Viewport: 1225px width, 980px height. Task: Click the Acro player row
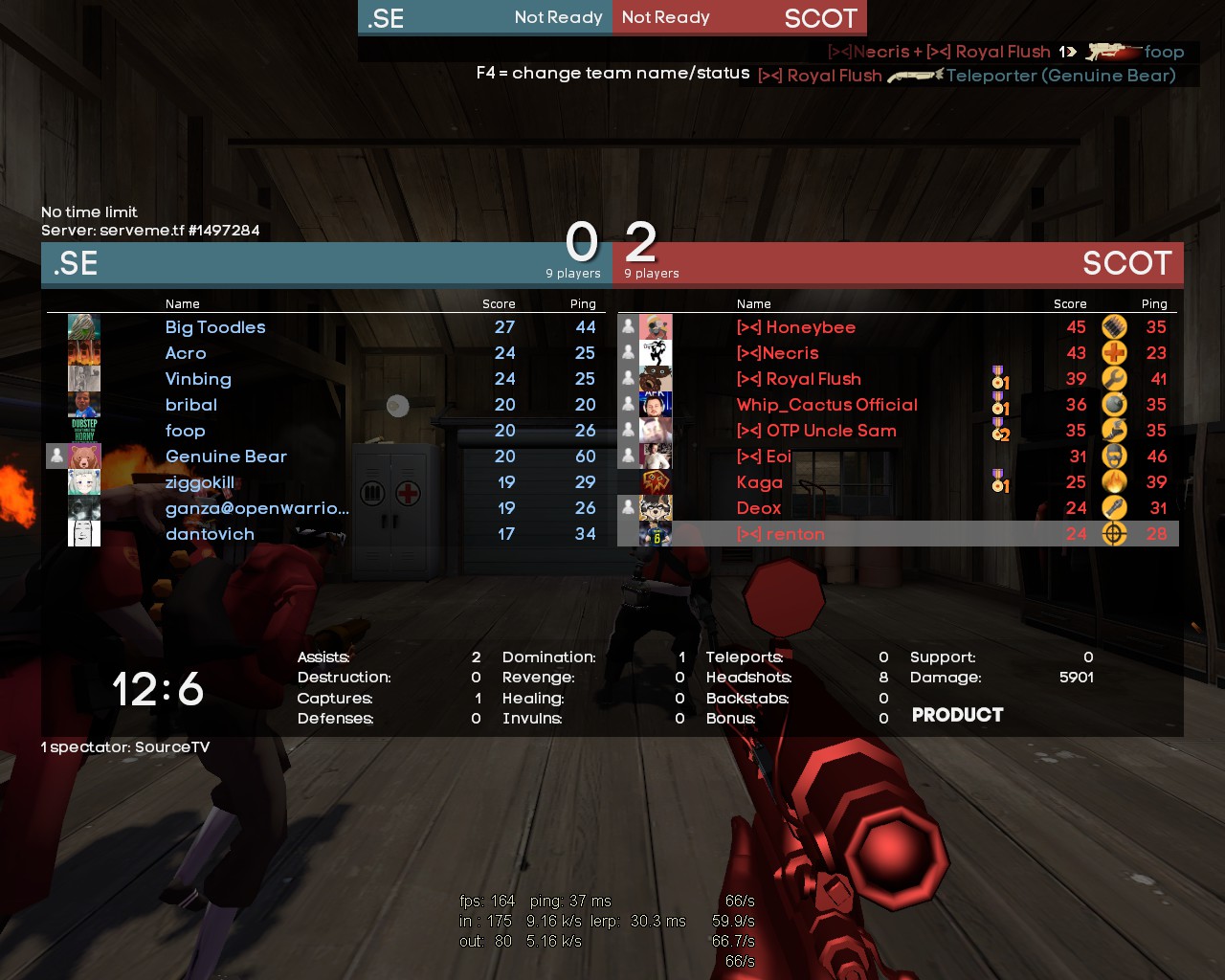point(186,353)
